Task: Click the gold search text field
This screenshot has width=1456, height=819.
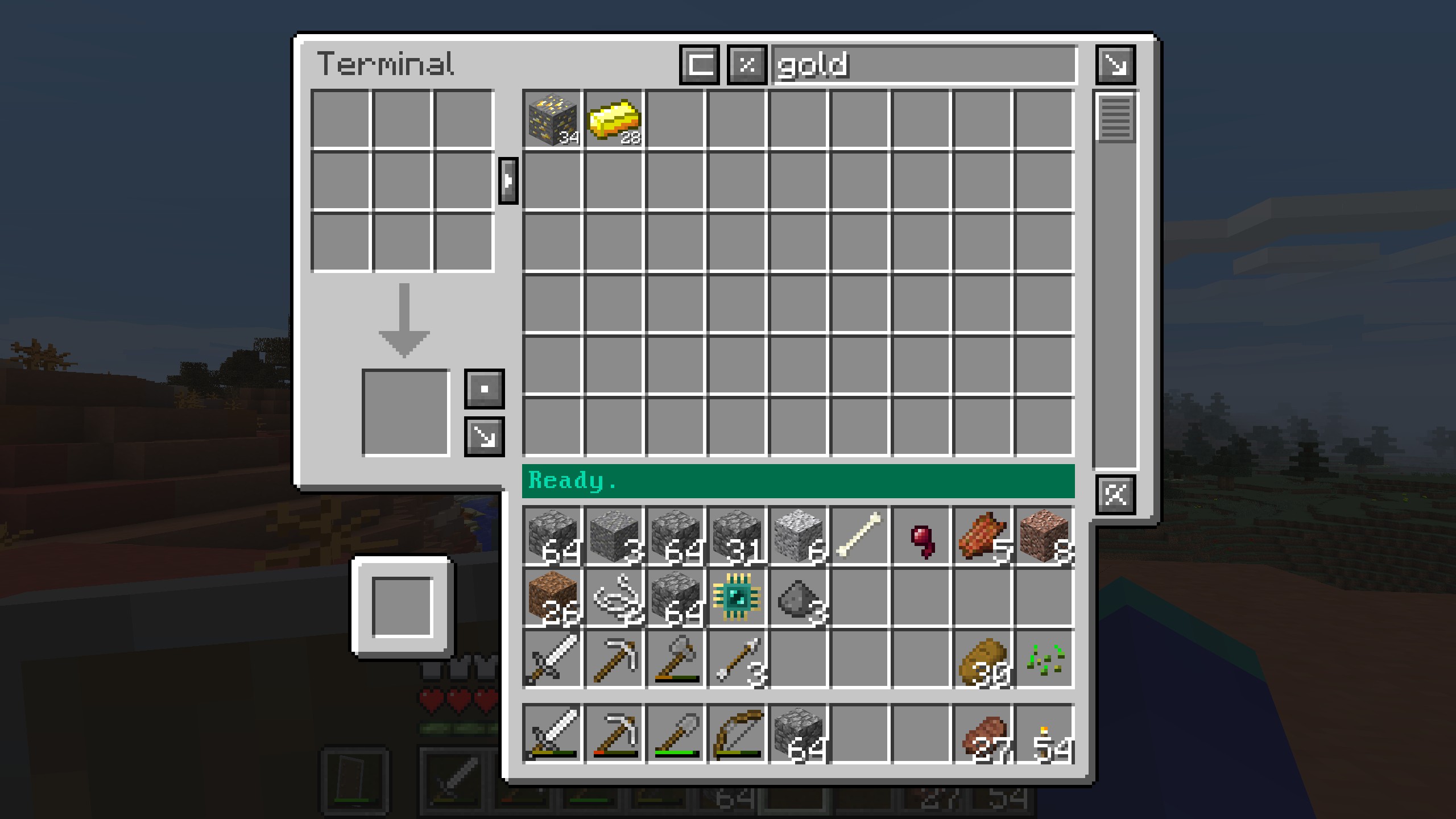Action: coord(924,65)
